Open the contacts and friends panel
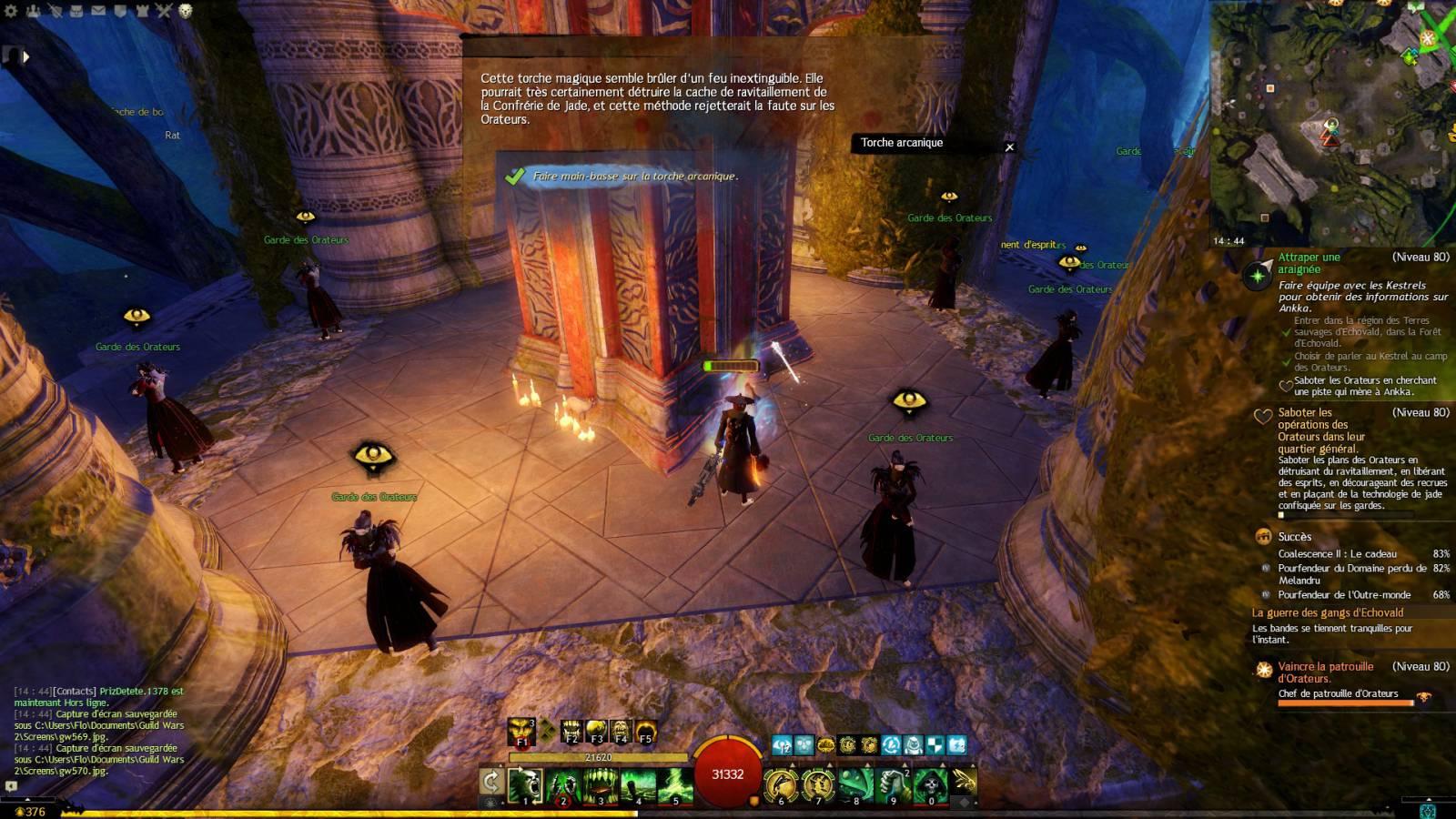Screen dimensions: 1456x819 (x=34, y=11)
